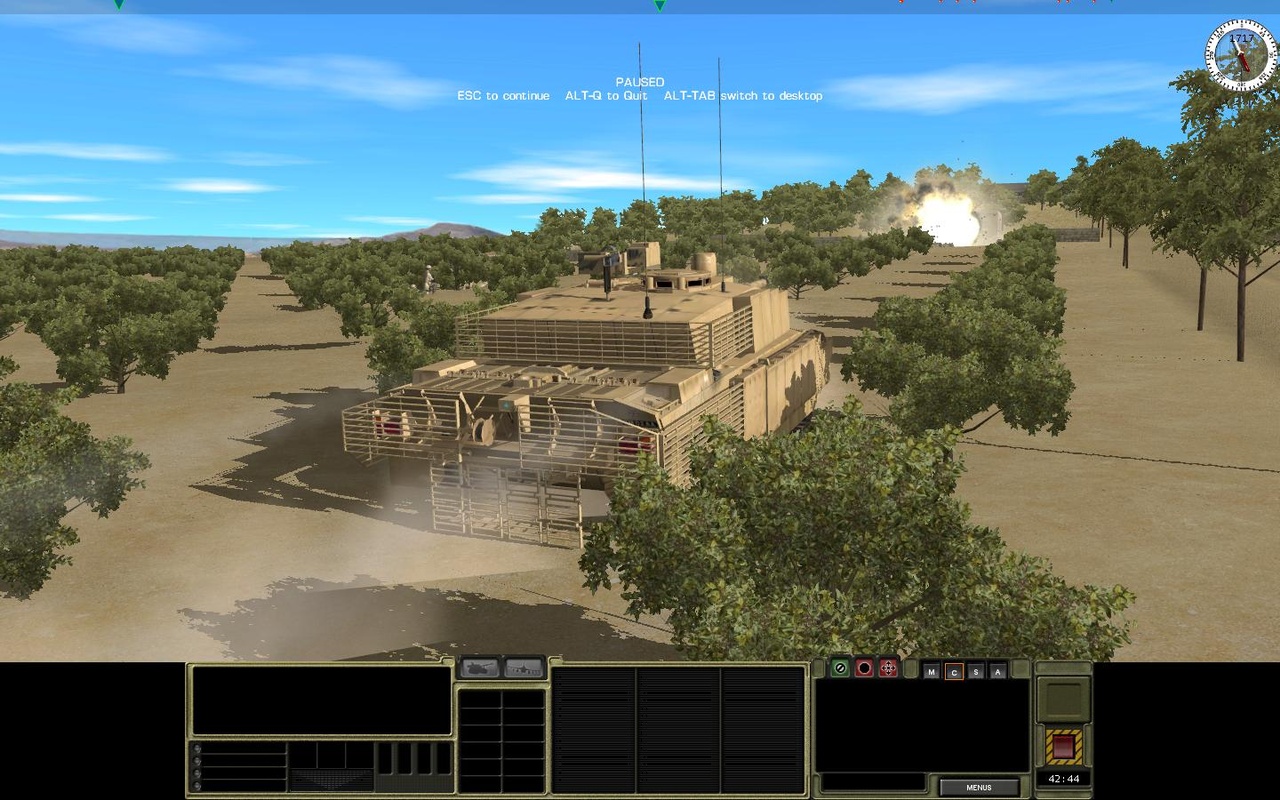Image resolution: width=1280 pixels, height=800 pixels.
Task: Select the red target command icon
Action: (864, 668)
